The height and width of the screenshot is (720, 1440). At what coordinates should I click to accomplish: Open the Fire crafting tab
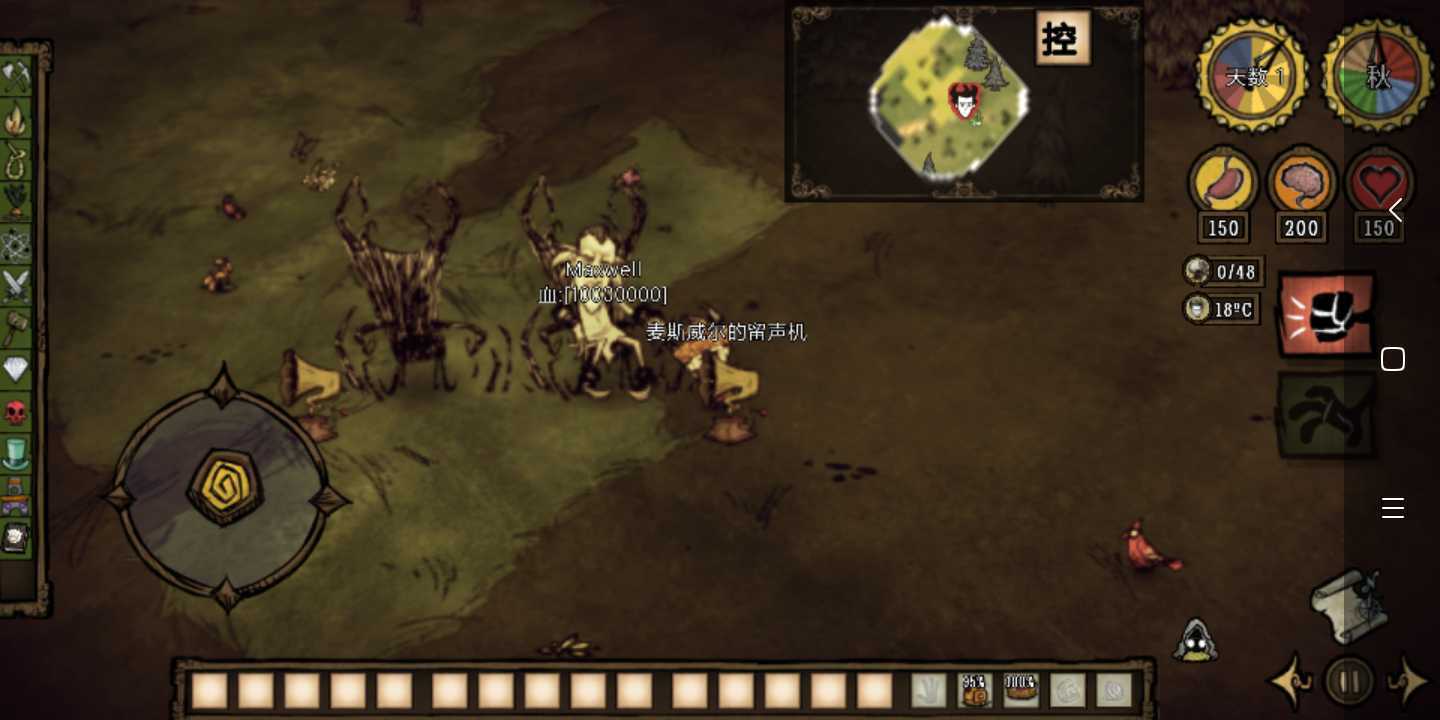[17, 119]
